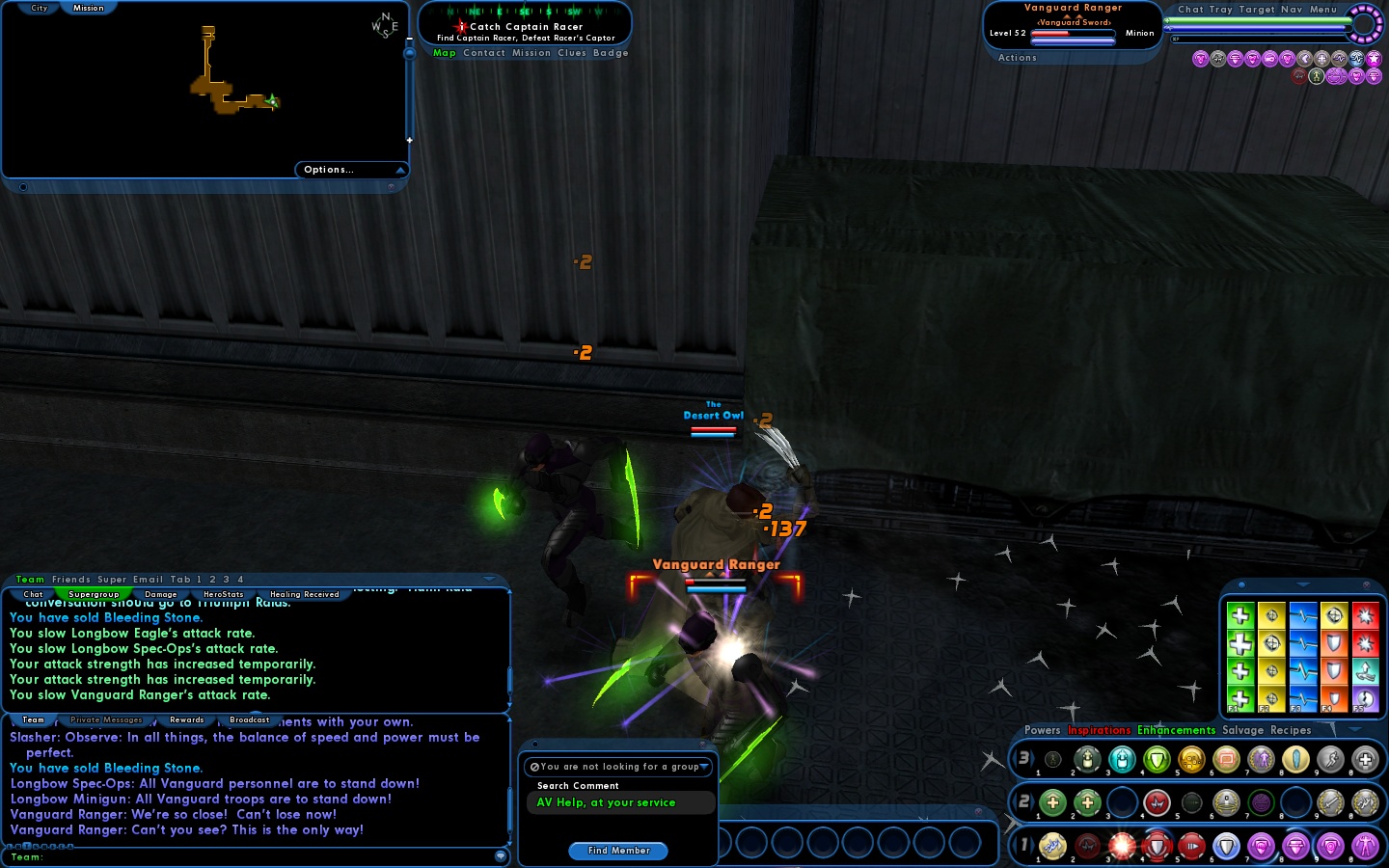Toggle your looking-for-group status
This screenshot has width=1389, height=868.
(618, 767)
